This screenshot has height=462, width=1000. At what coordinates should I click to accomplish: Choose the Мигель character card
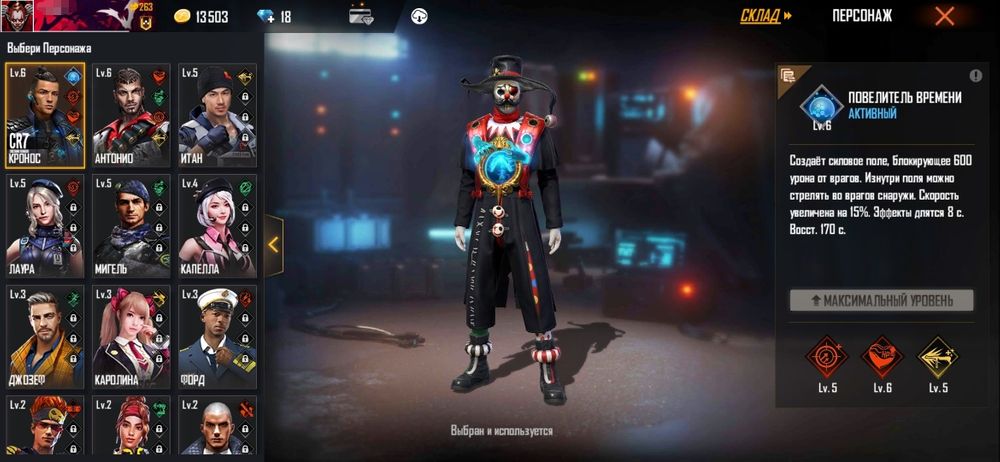coord(131,225)
